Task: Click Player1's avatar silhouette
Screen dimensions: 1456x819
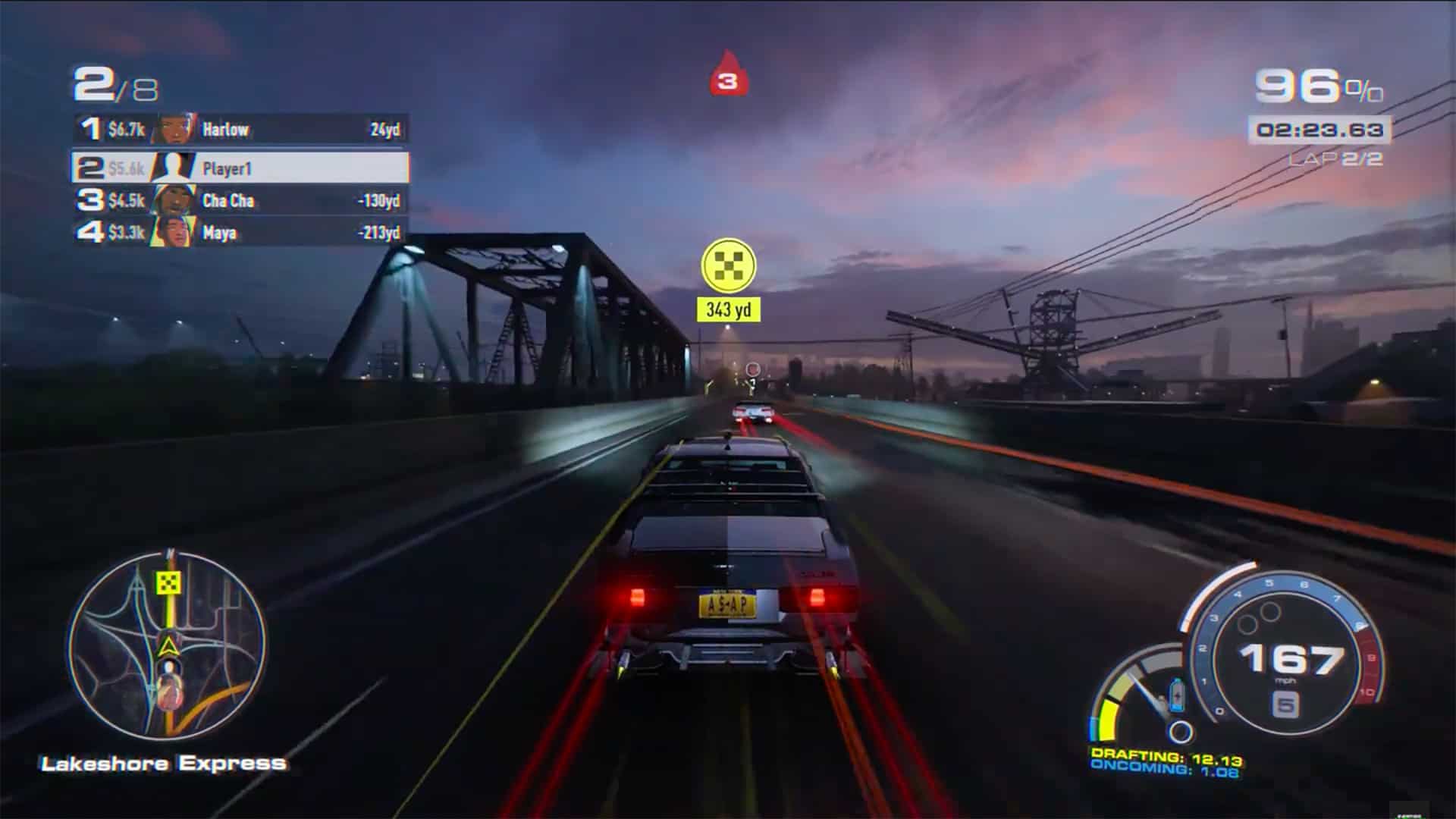Action: click(x=173, y=168)
